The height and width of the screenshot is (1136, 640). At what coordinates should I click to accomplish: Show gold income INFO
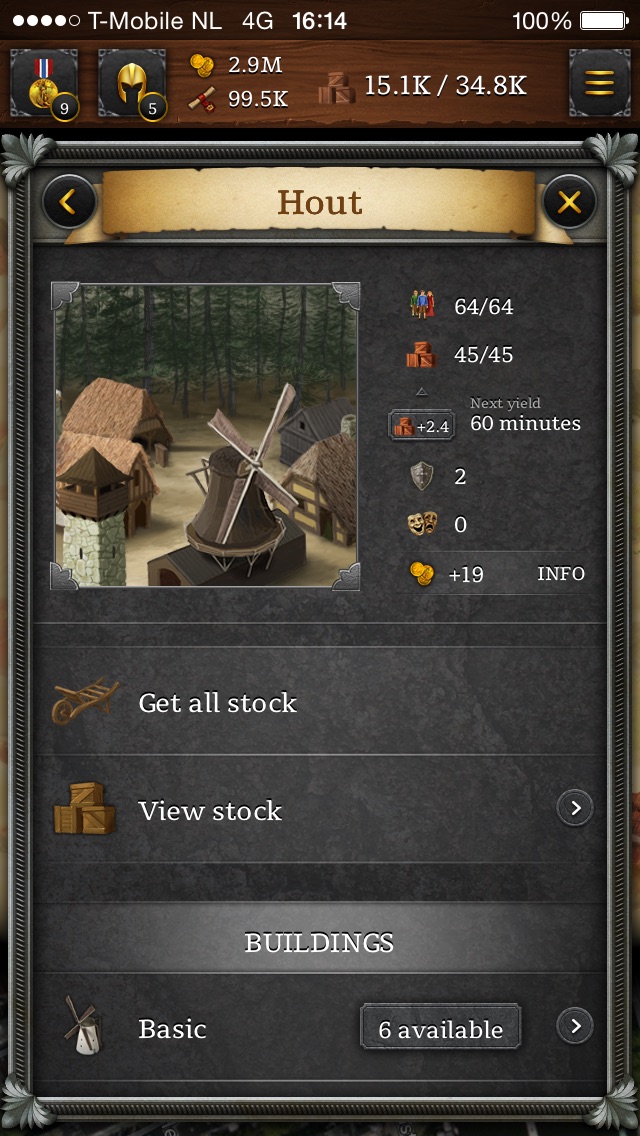pos(561,574)
